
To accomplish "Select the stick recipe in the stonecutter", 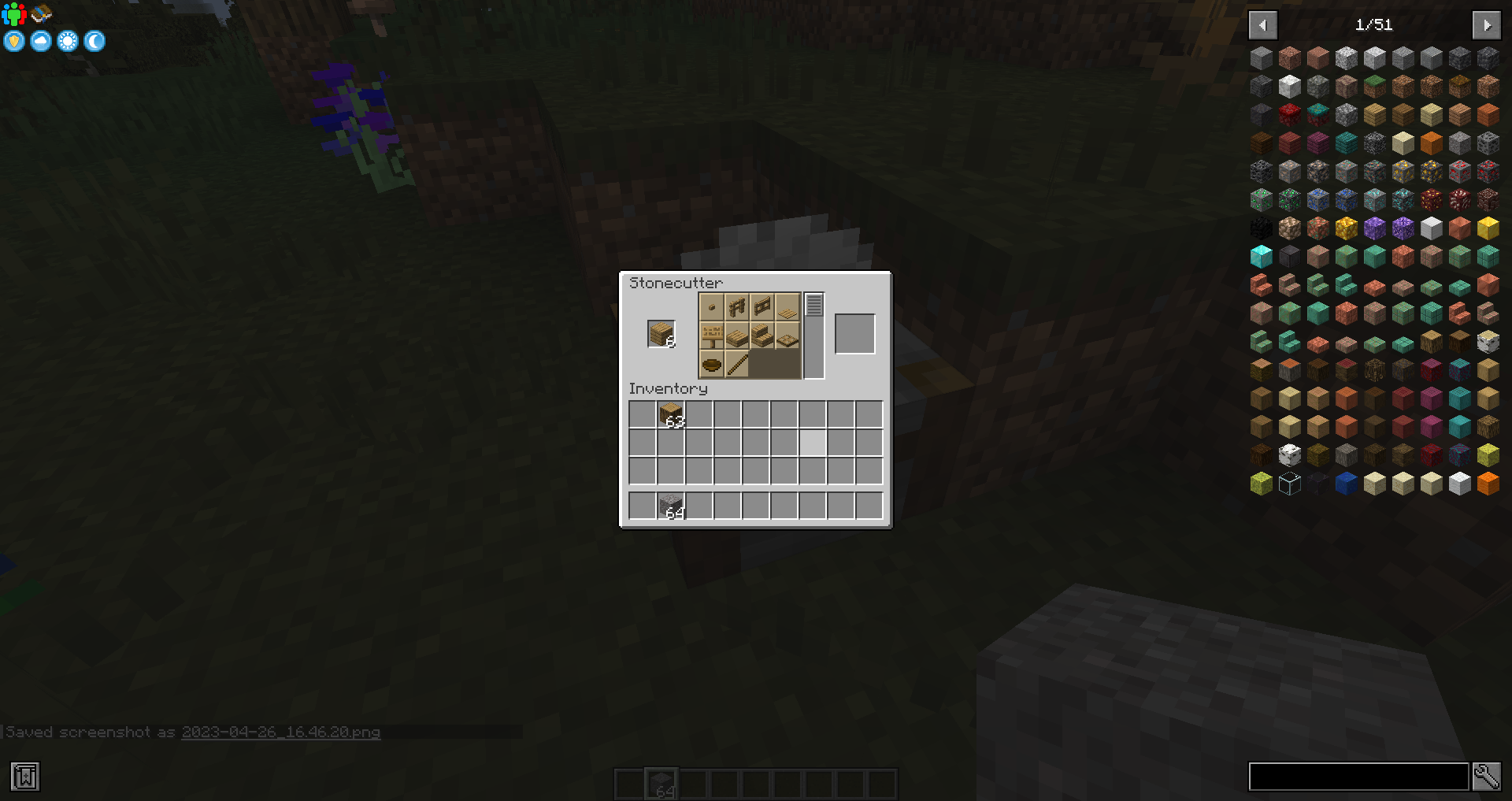I will pos(738,362).
